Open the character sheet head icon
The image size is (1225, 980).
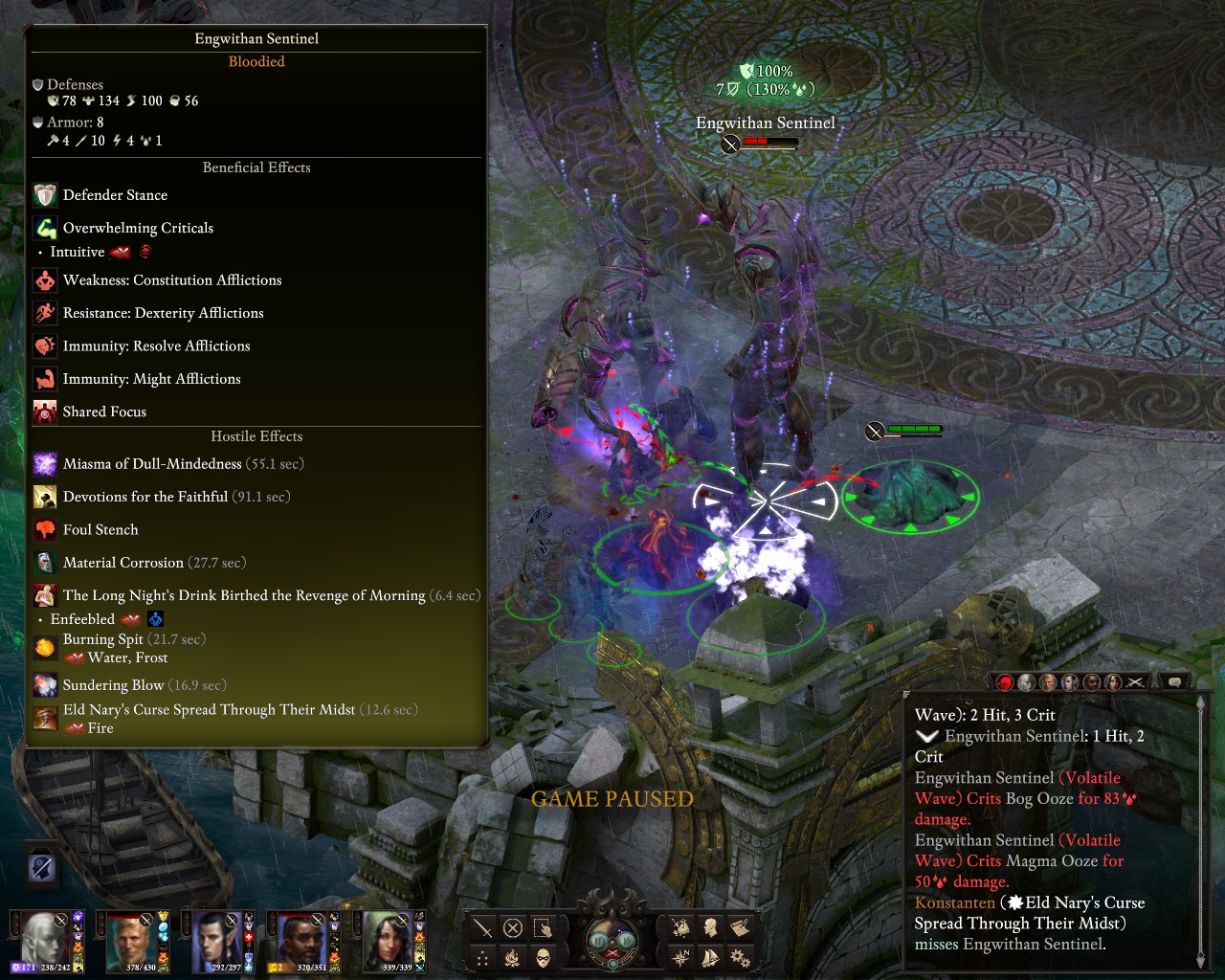[x=711, y=927]
